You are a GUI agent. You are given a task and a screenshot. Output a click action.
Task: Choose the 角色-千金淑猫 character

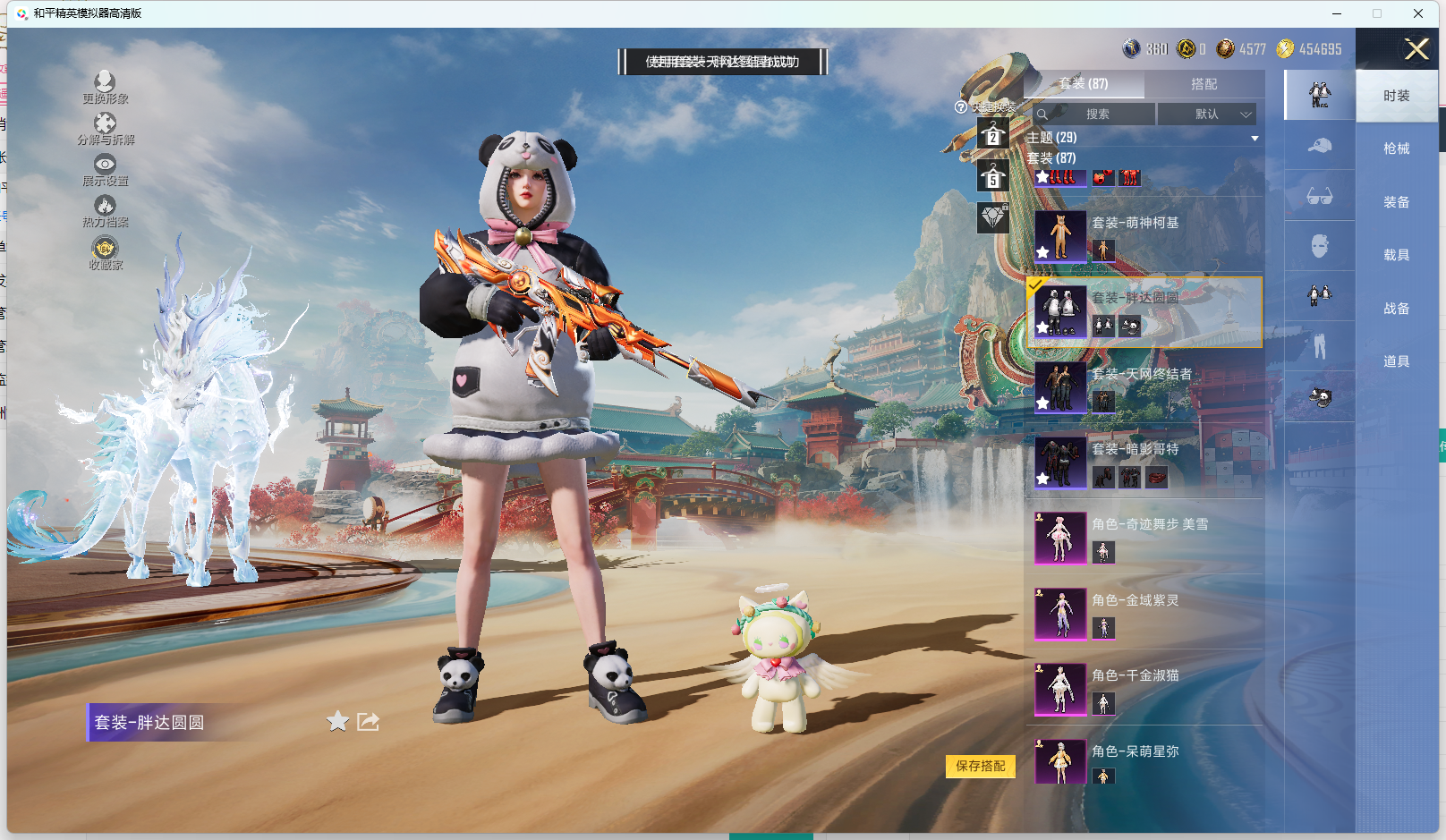1135,676
